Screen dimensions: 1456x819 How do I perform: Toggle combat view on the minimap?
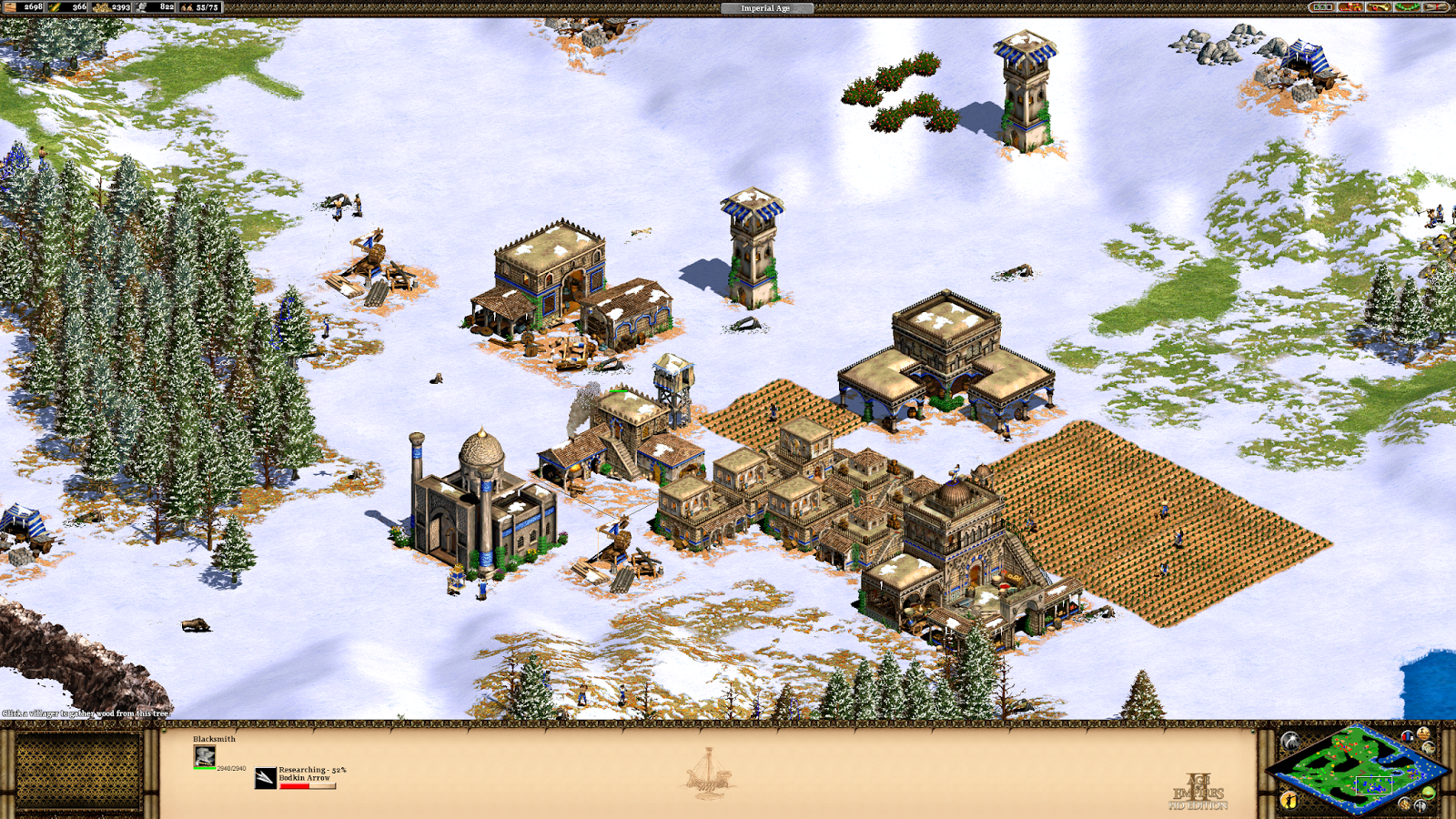coord(1420,805)
